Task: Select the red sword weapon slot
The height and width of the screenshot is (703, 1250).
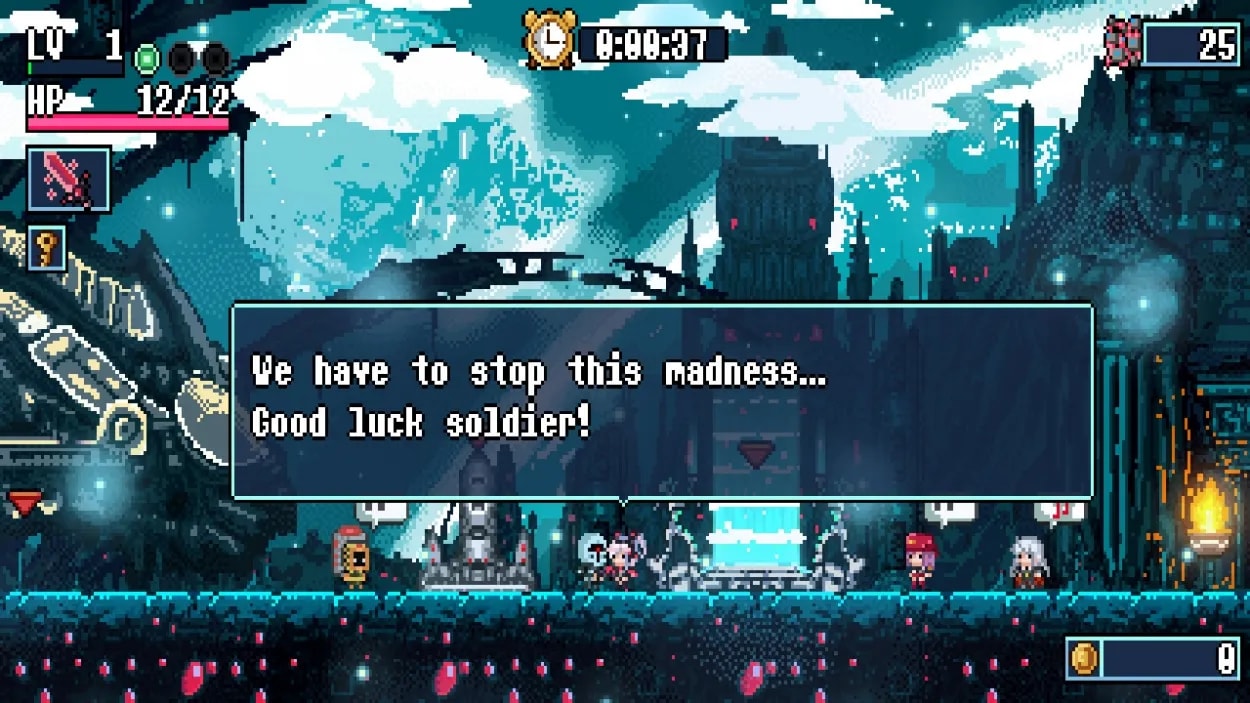Action: [68, 180]
